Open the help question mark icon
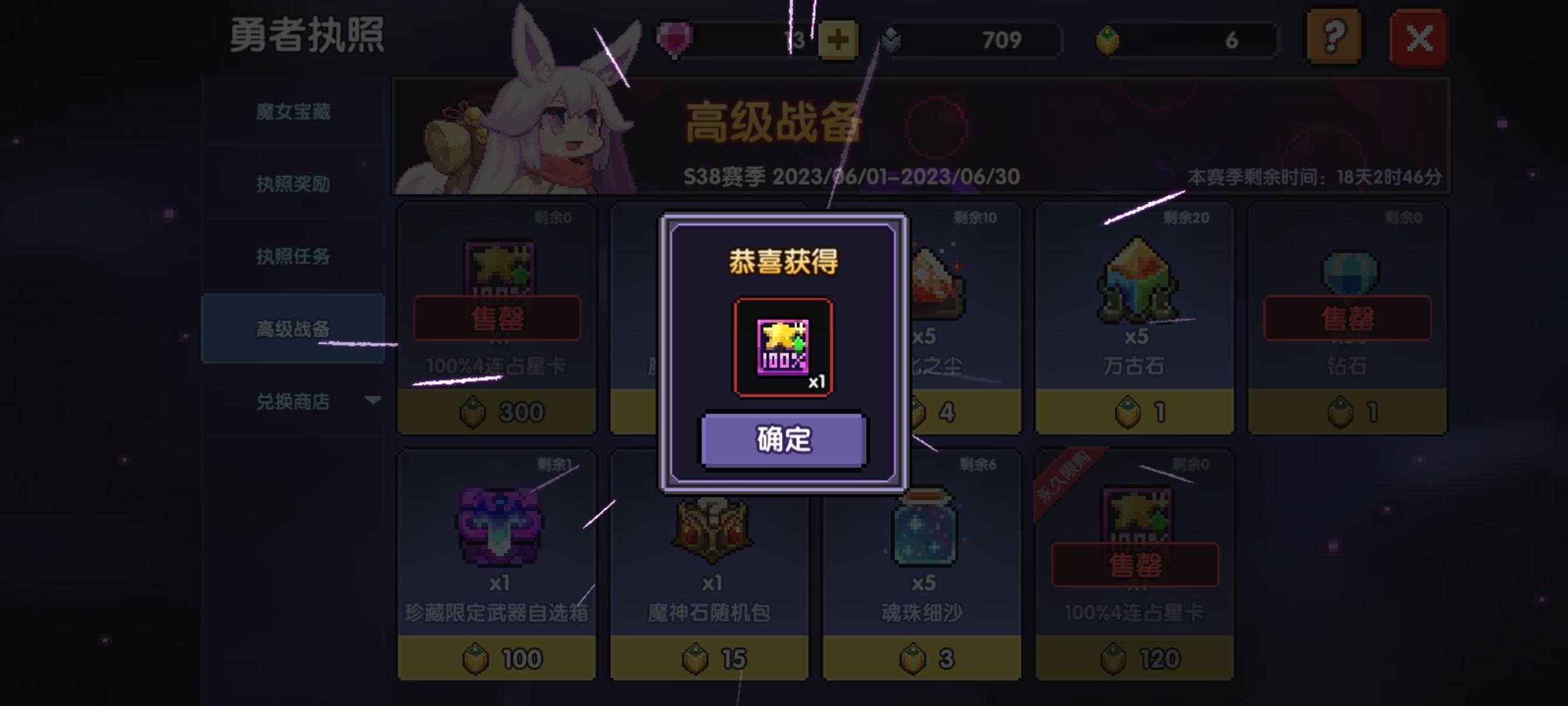The height and width of the screenshot is (706, 1568). click(x=1333, y=39)
